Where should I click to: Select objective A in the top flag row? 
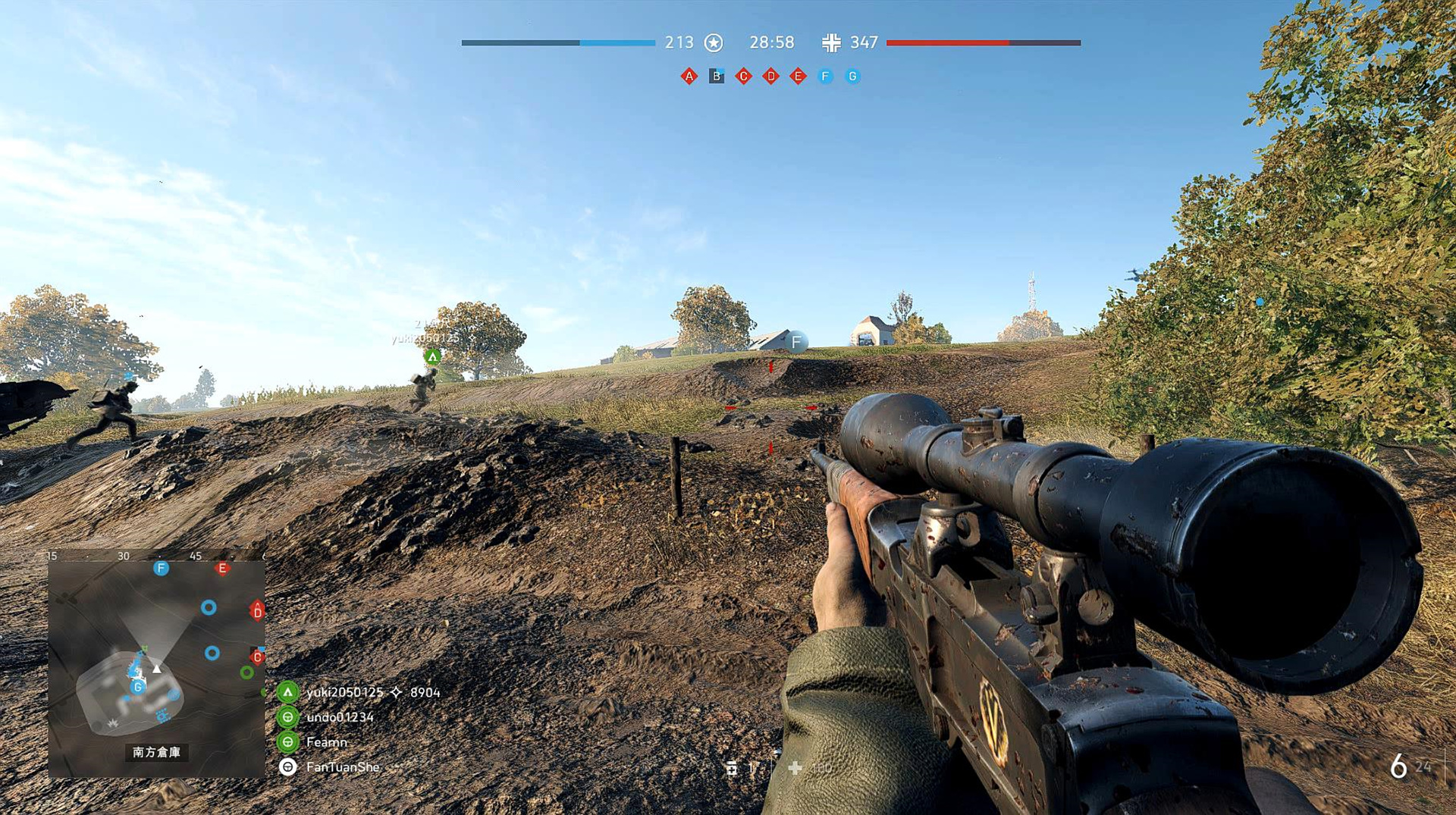pyautogui.click(x=689, y=76)
